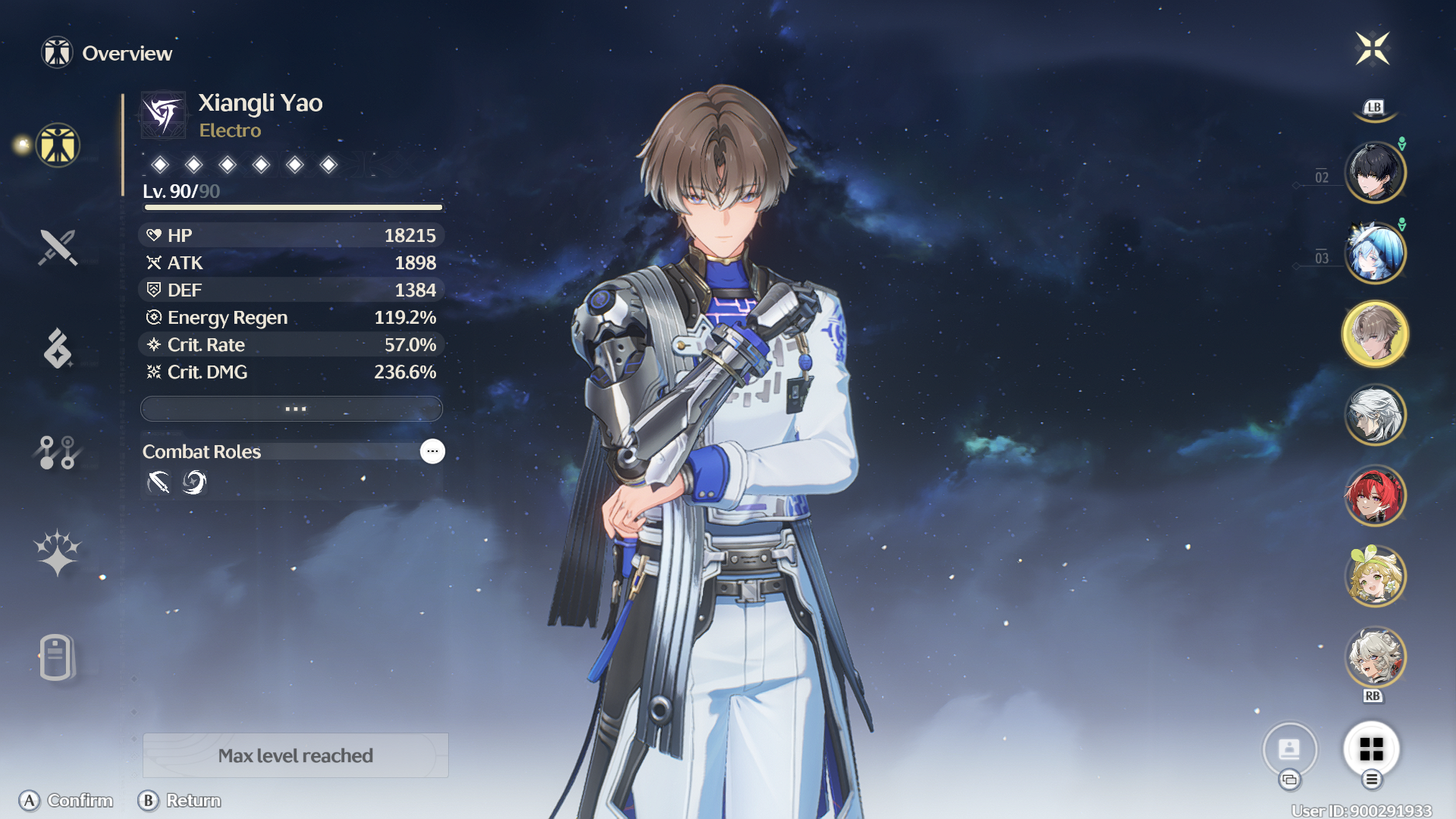Choose the blonde character with flower hat

(x=1375, y=576)
